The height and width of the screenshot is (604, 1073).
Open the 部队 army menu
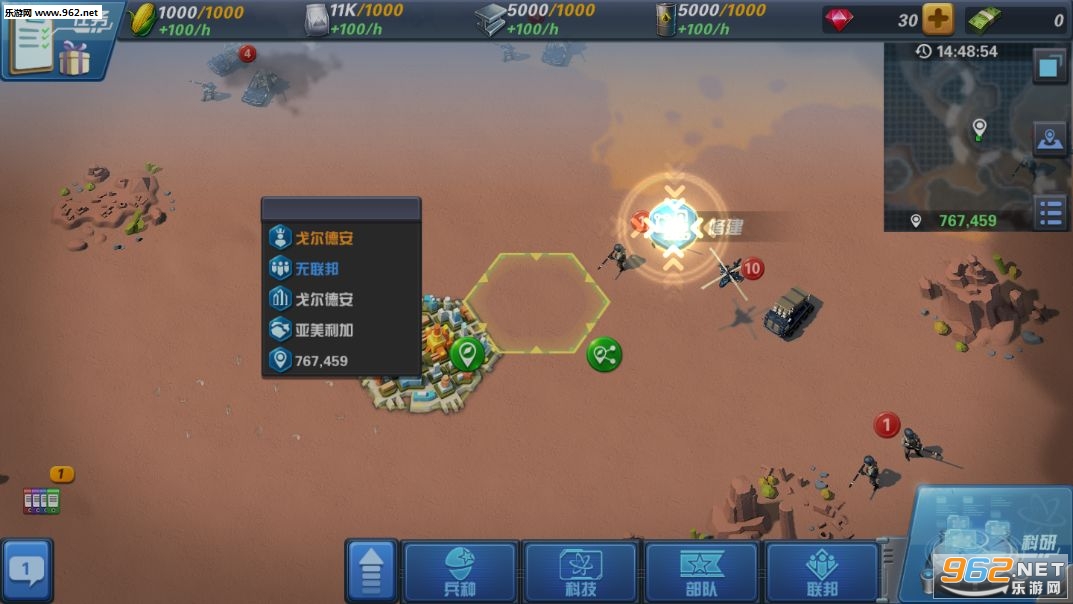click(x=701, y=573)
